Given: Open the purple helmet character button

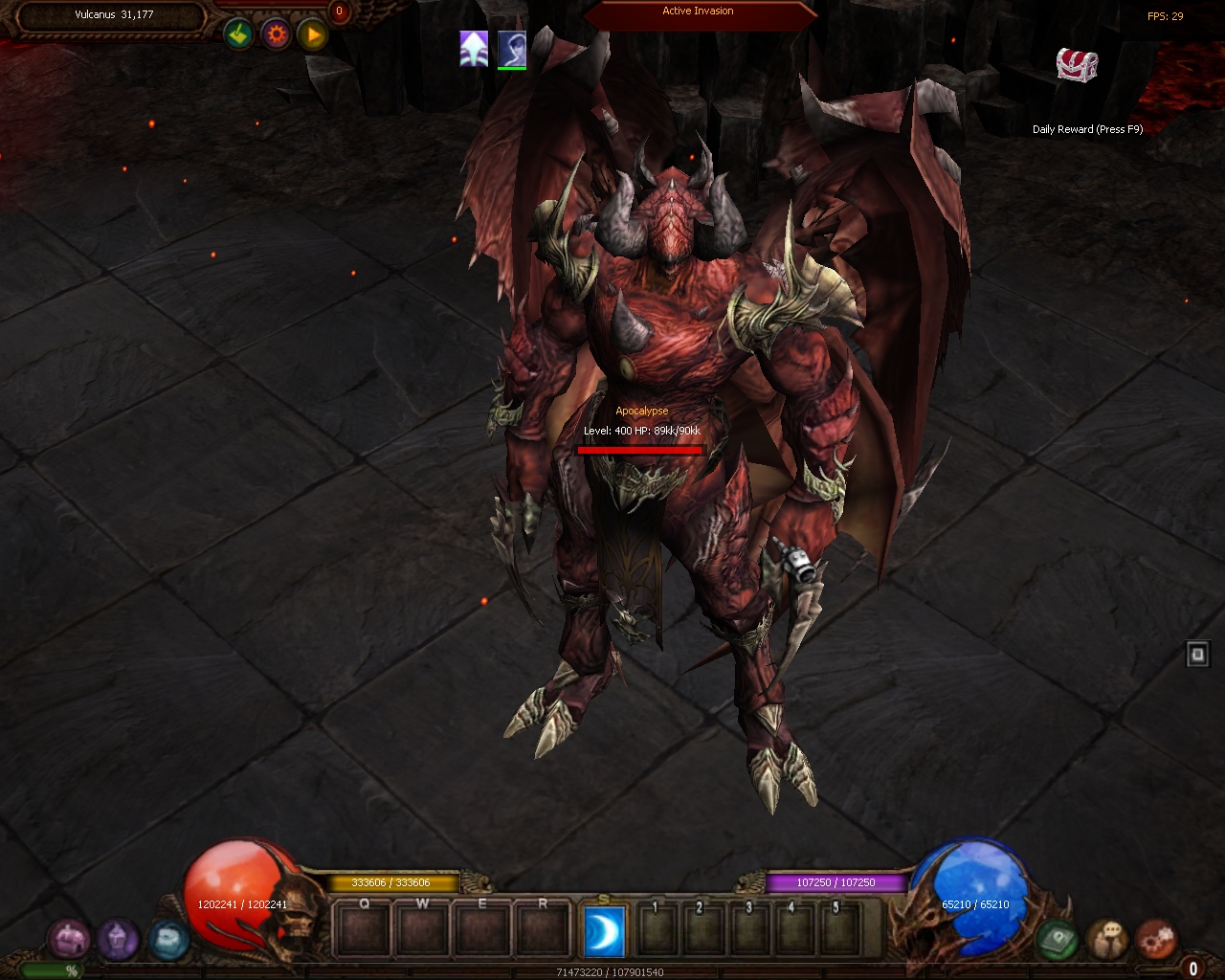Looking at the screenshot, I should point(118,939).
